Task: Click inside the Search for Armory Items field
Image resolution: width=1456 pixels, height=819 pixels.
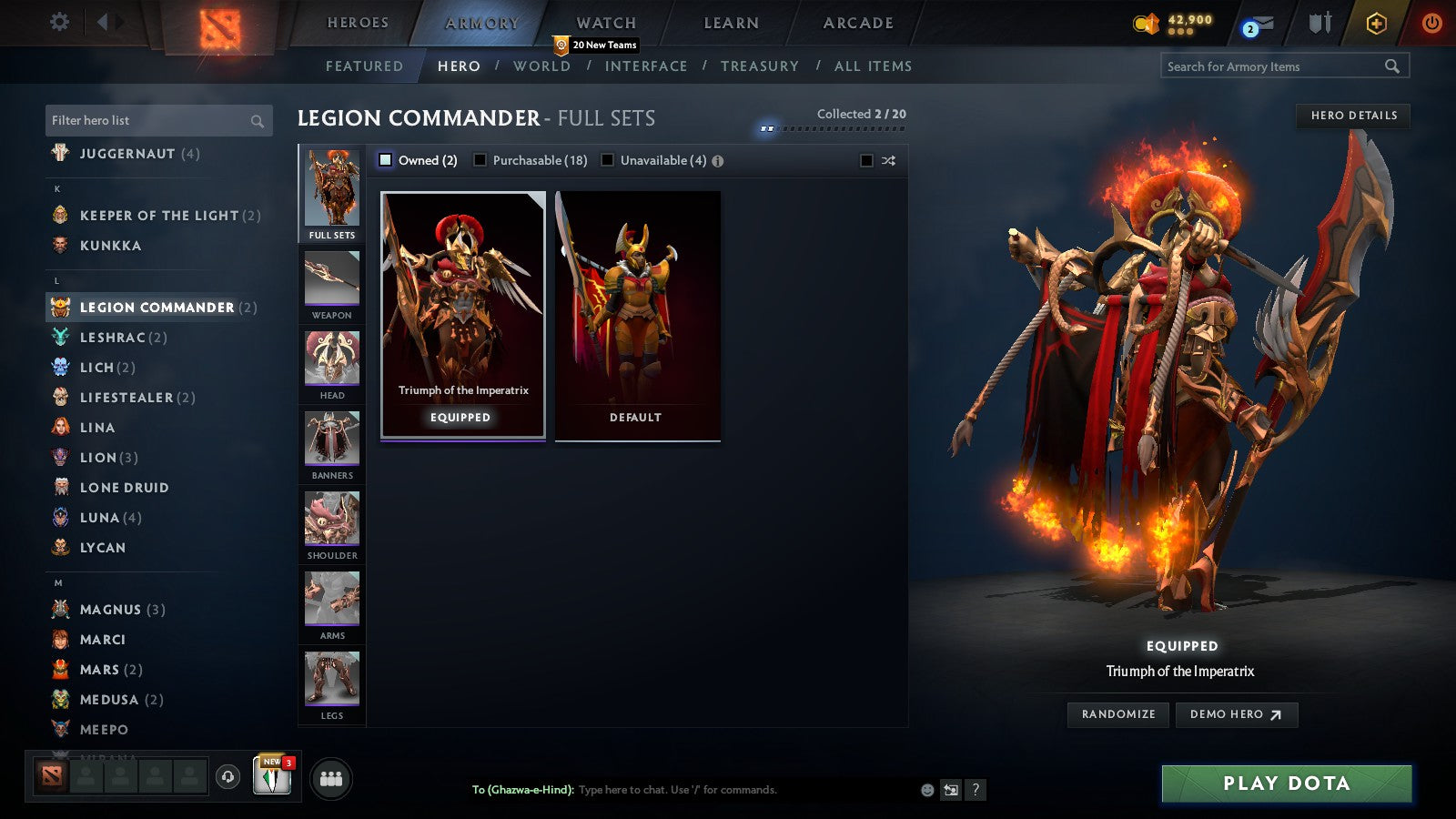Action: (x=1274, y=66)
